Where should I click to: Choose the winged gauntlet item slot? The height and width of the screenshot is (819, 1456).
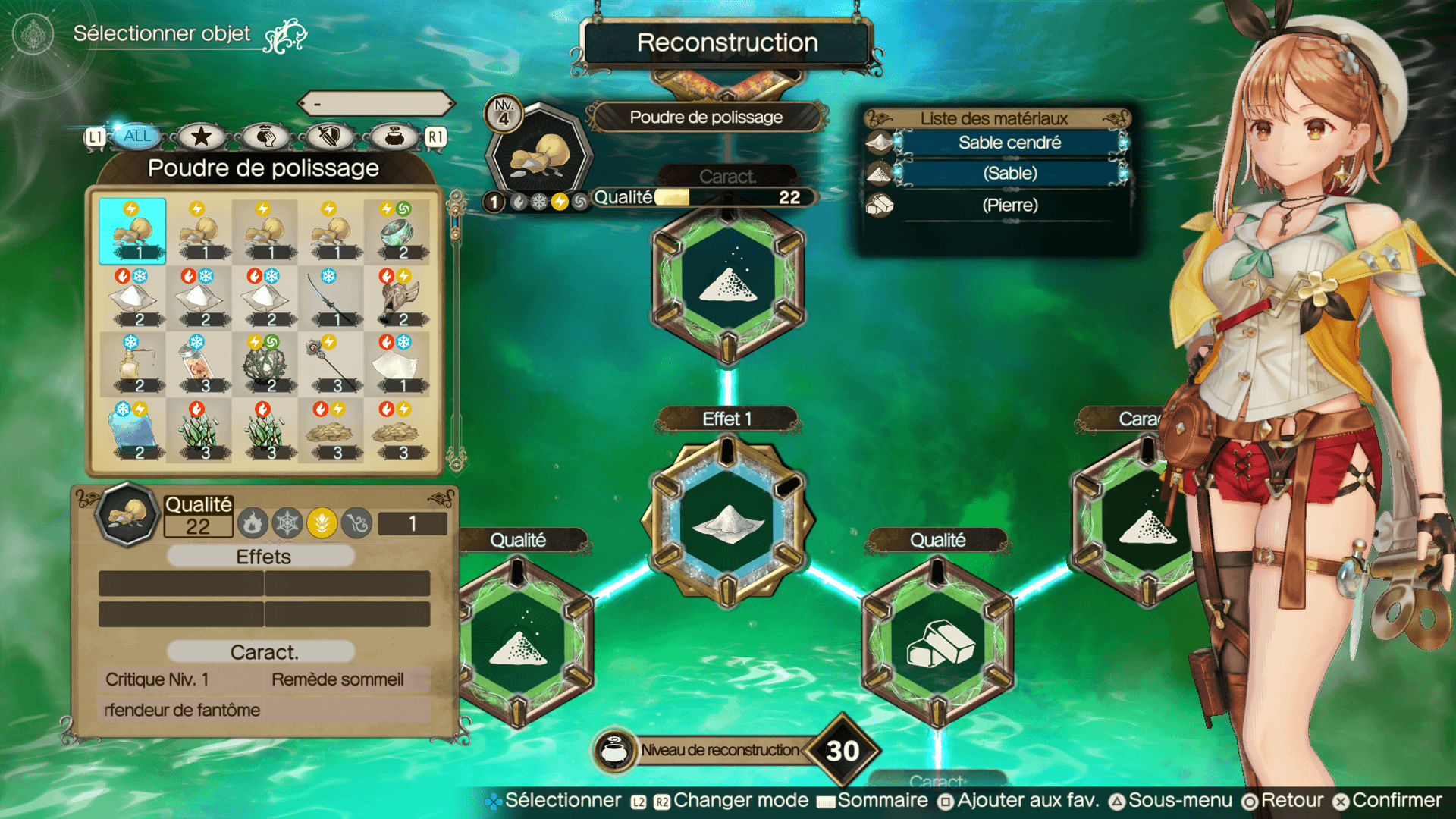[x=397, y=298]
